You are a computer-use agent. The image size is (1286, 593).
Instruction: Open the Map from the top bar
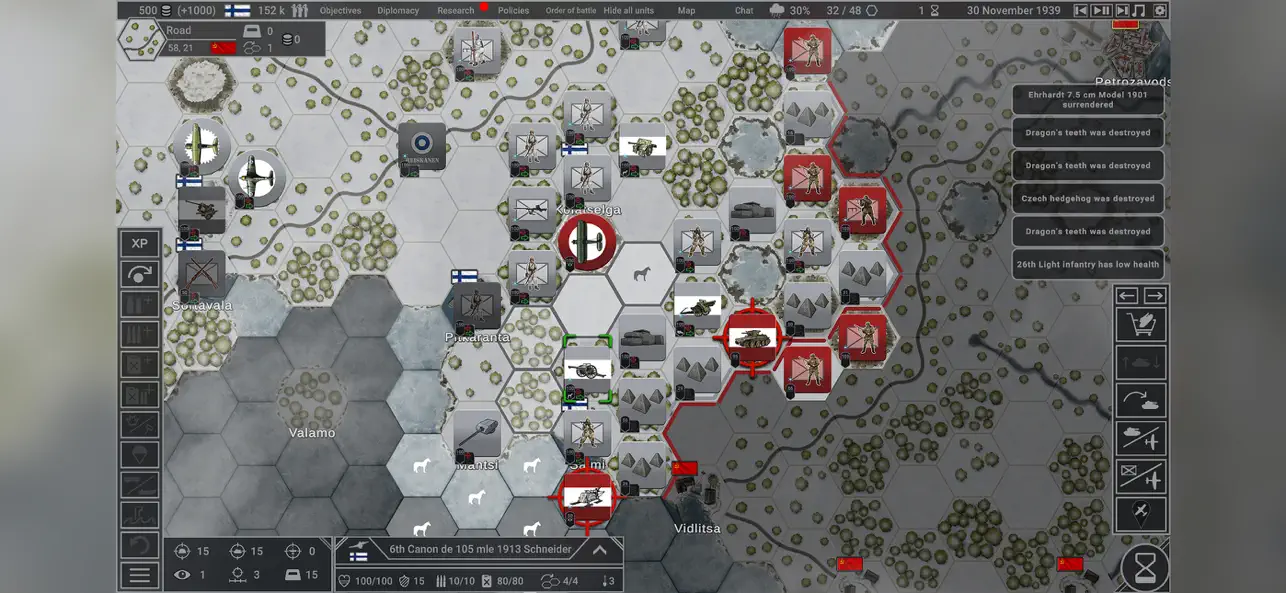point(686,11)
